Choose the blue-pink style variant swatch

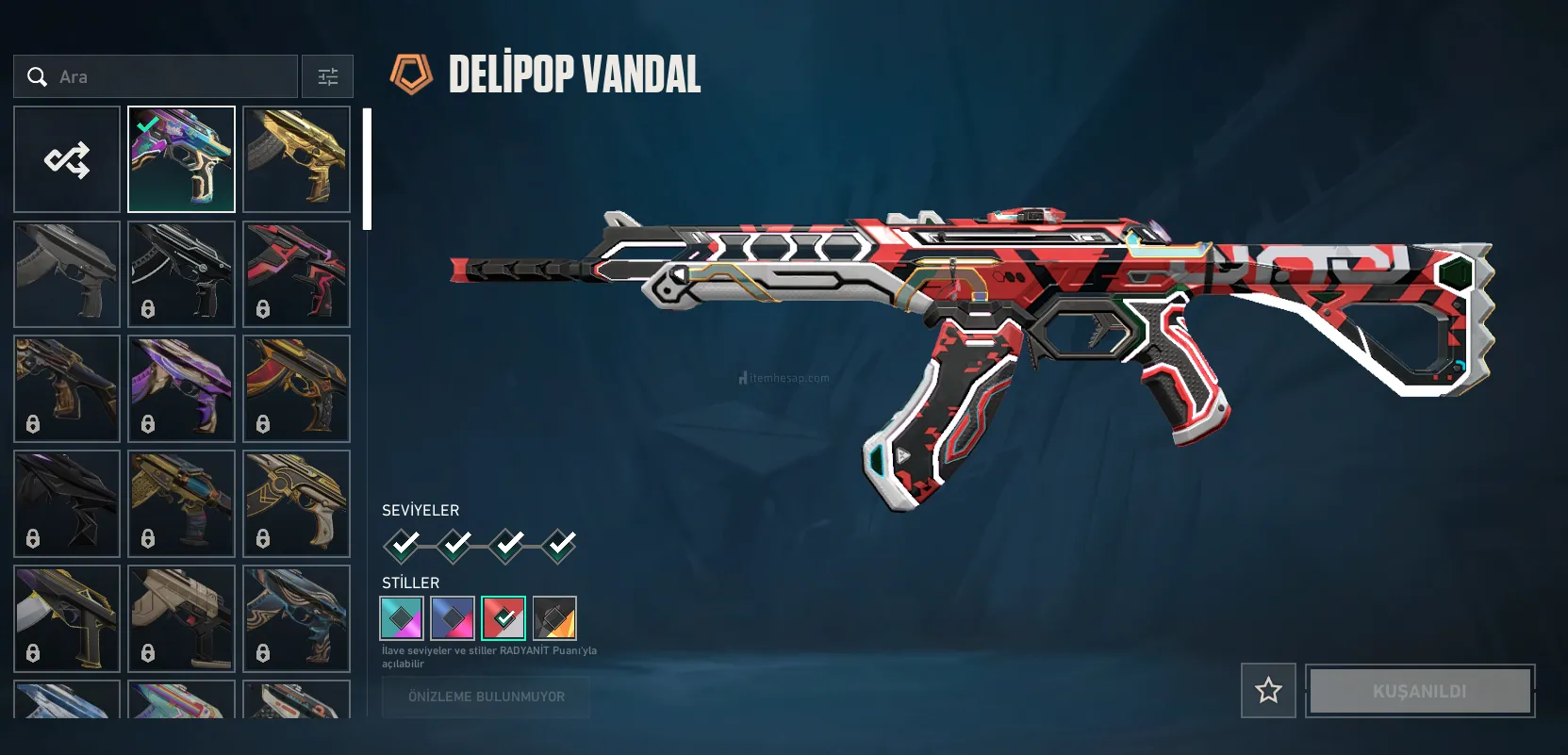click(x=453, y=618)
